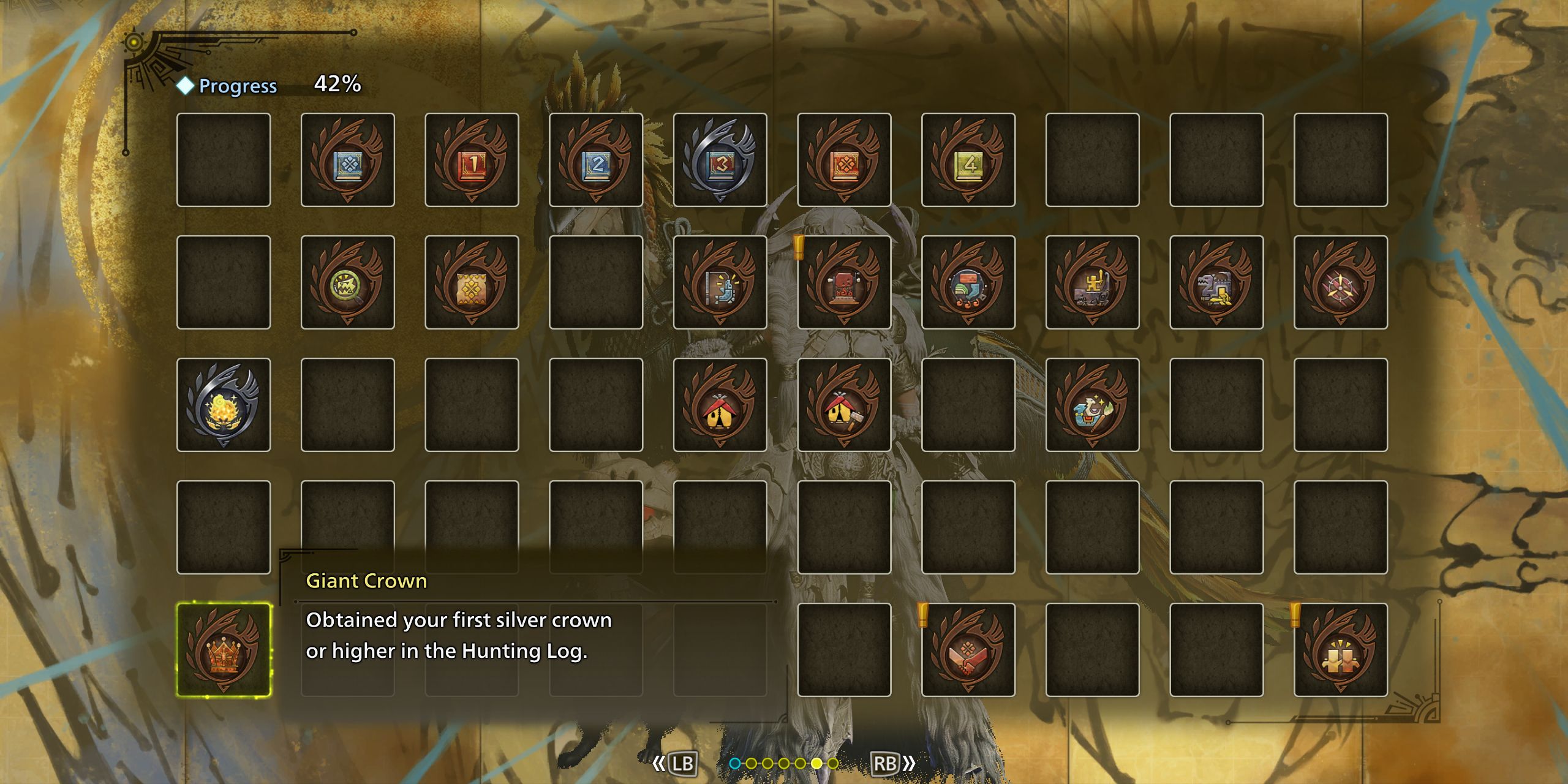Open the red-roofed tent medal without hammer
The height and width of the screenshot is (784, 1568).
point(720,405)
